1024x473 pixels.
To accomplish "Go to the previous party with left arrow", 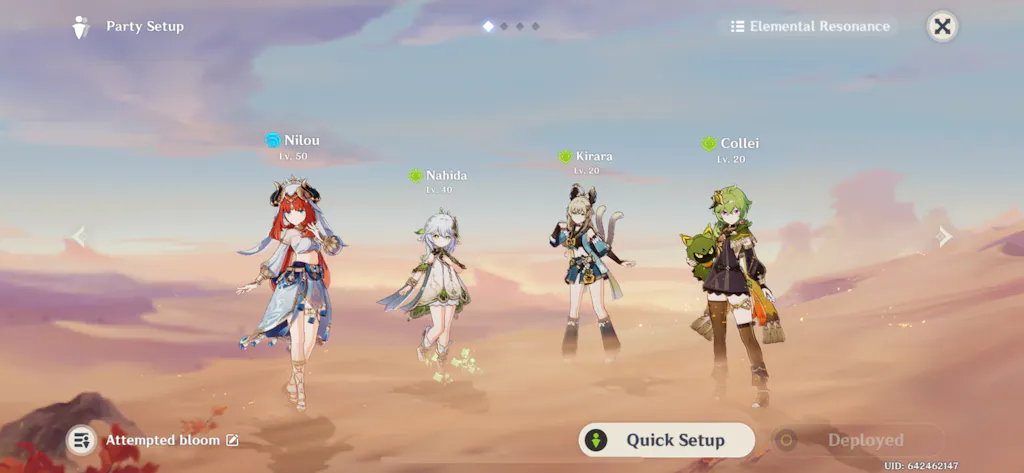I will [x=80, y=236].
